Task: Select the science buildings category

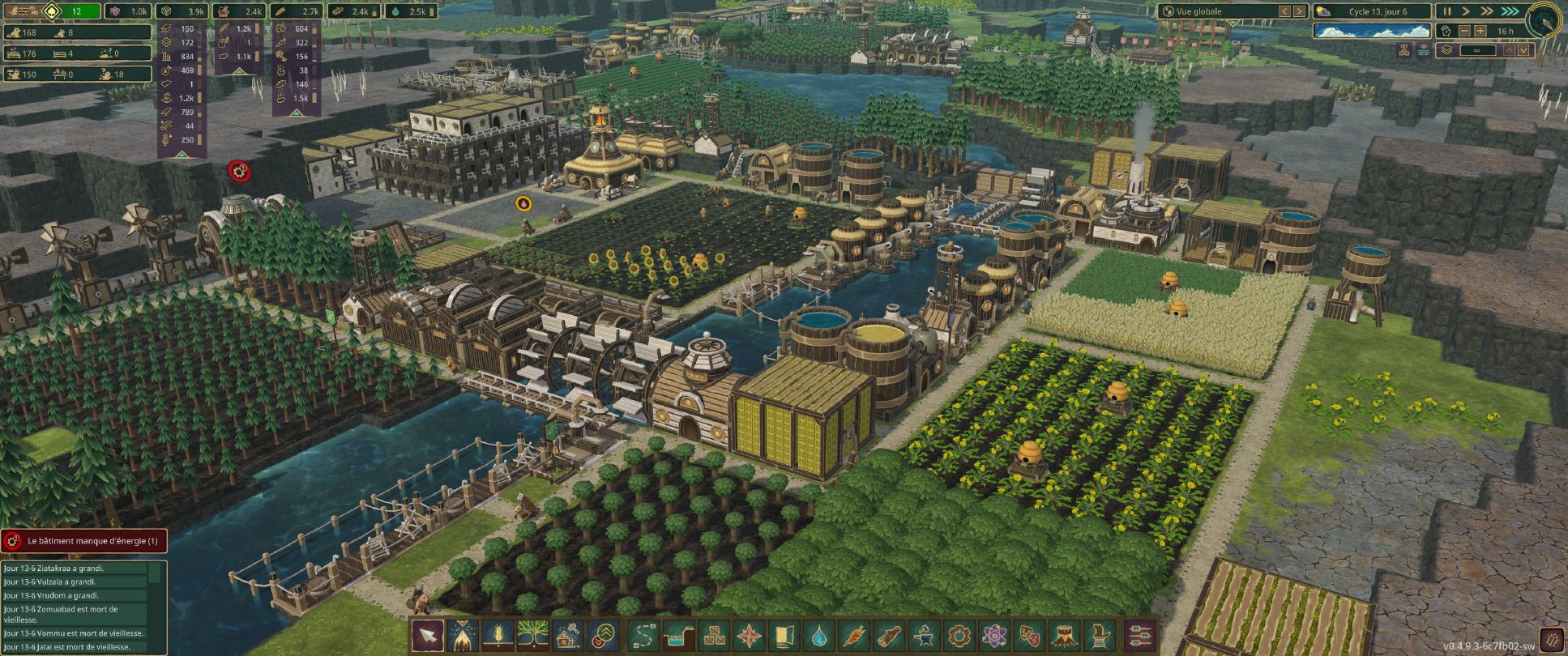Action: click(993, 634)
